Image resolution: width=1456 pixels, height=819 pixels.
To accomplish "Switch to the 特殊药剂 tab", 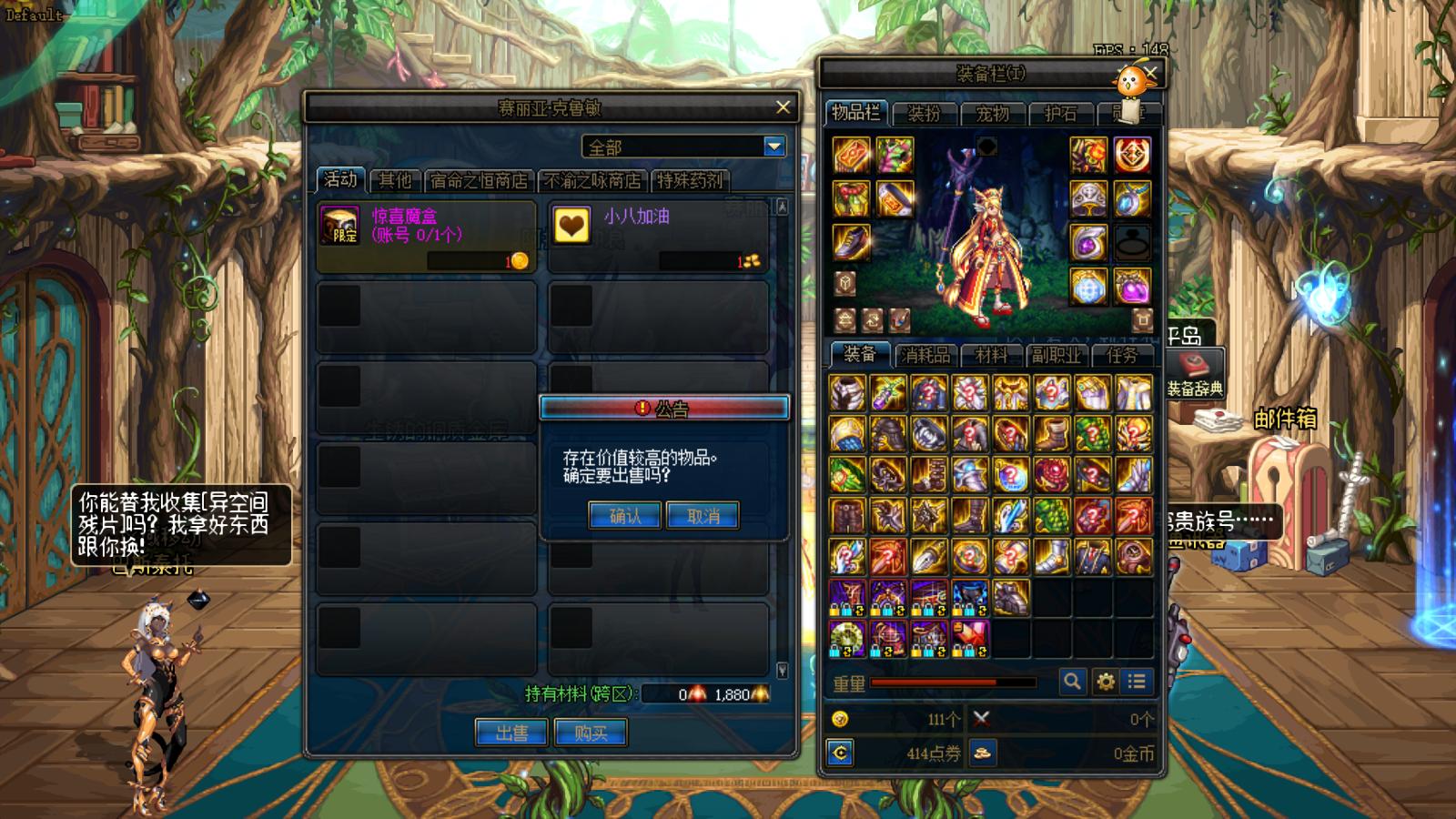I will coord(690,180).
